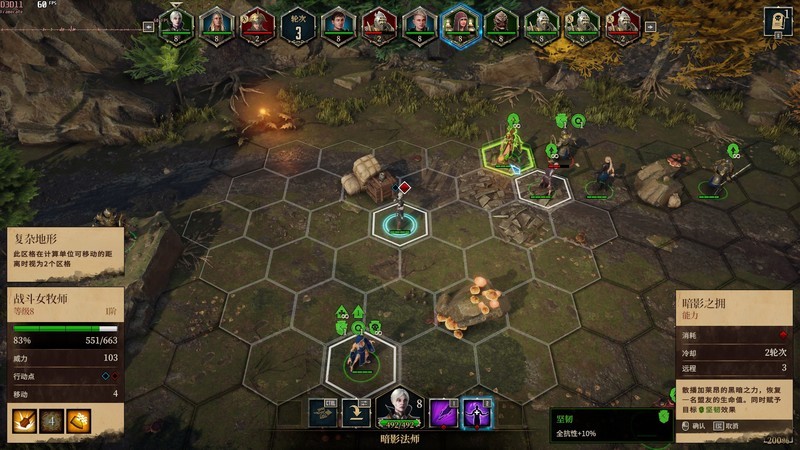Inspect the hammer strike skill icon

[x=24, y=422]
